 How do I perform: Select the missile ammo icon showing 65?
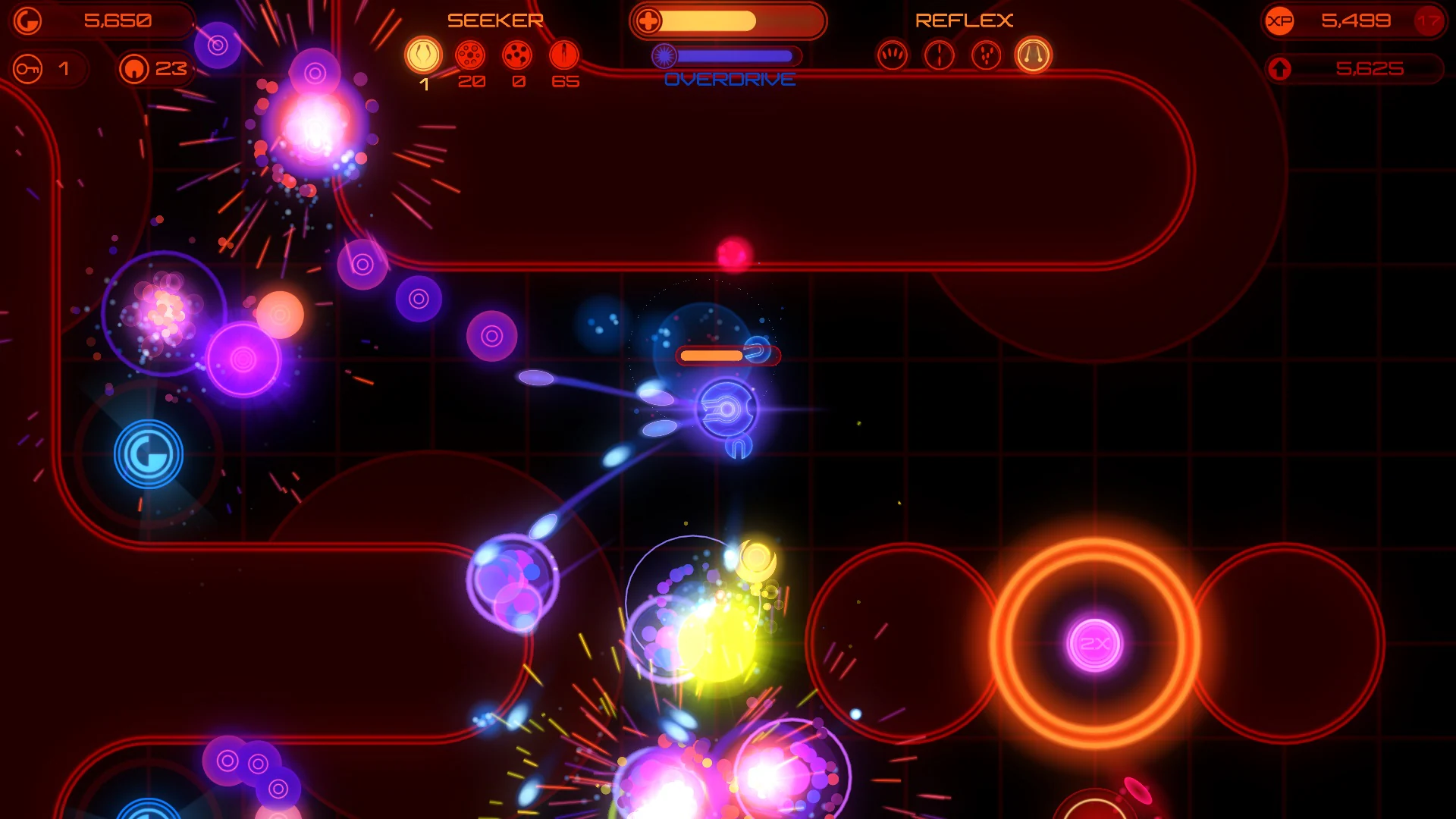563,55
